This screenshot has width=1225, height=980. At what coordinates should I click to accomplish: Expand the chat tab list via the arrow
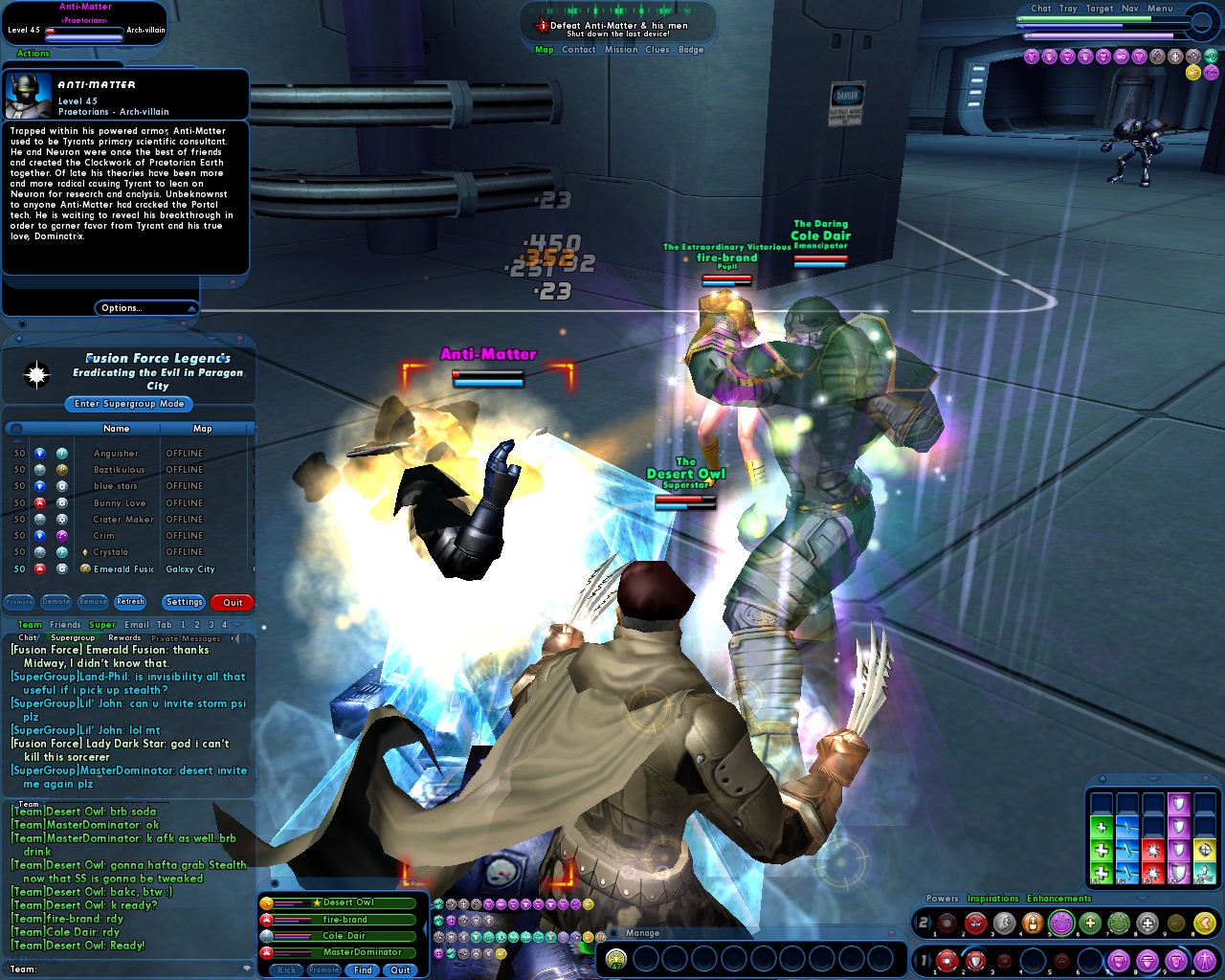tap(235, 625)
